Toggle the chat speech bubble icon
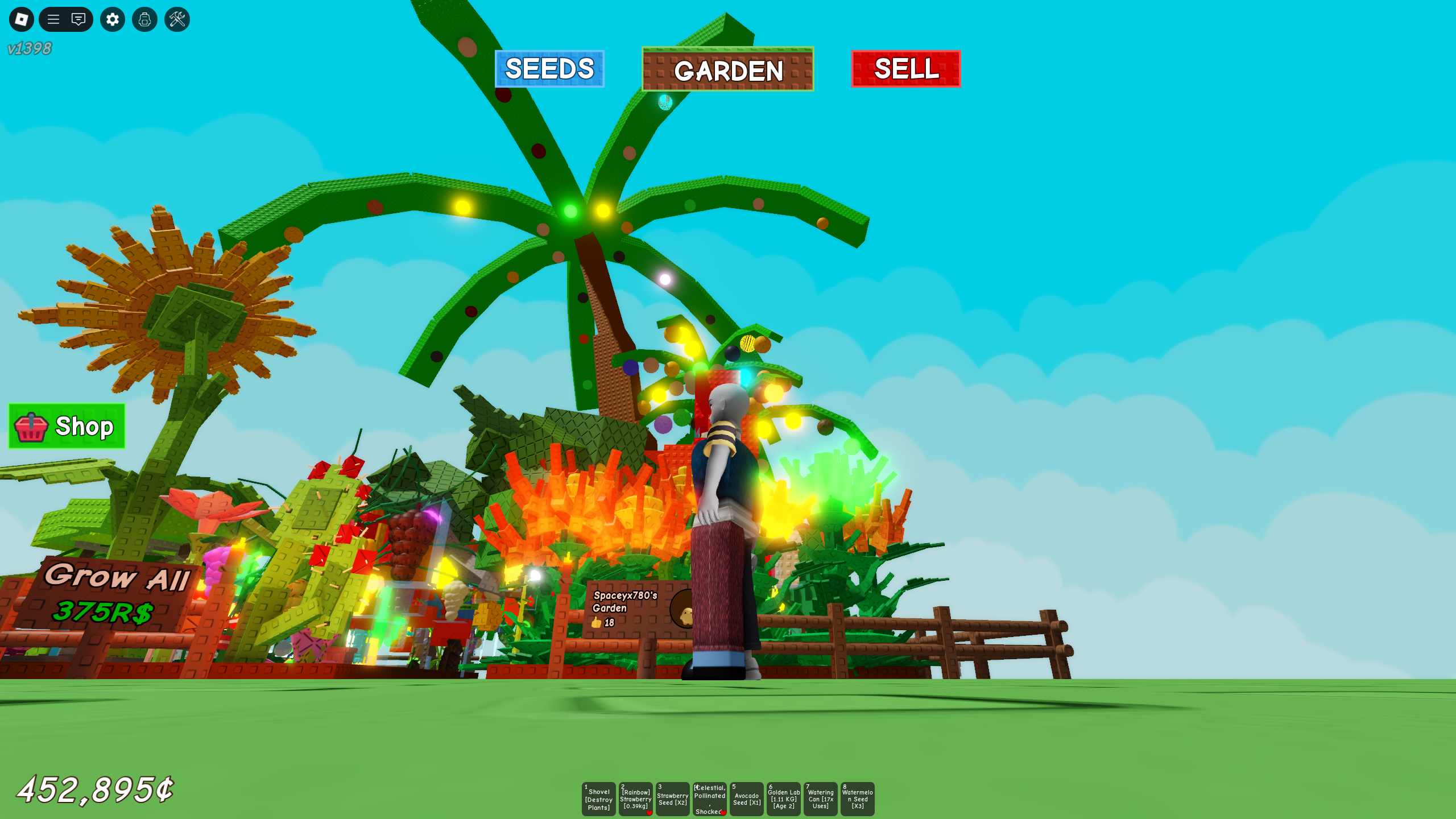 (x=78, y=19)
